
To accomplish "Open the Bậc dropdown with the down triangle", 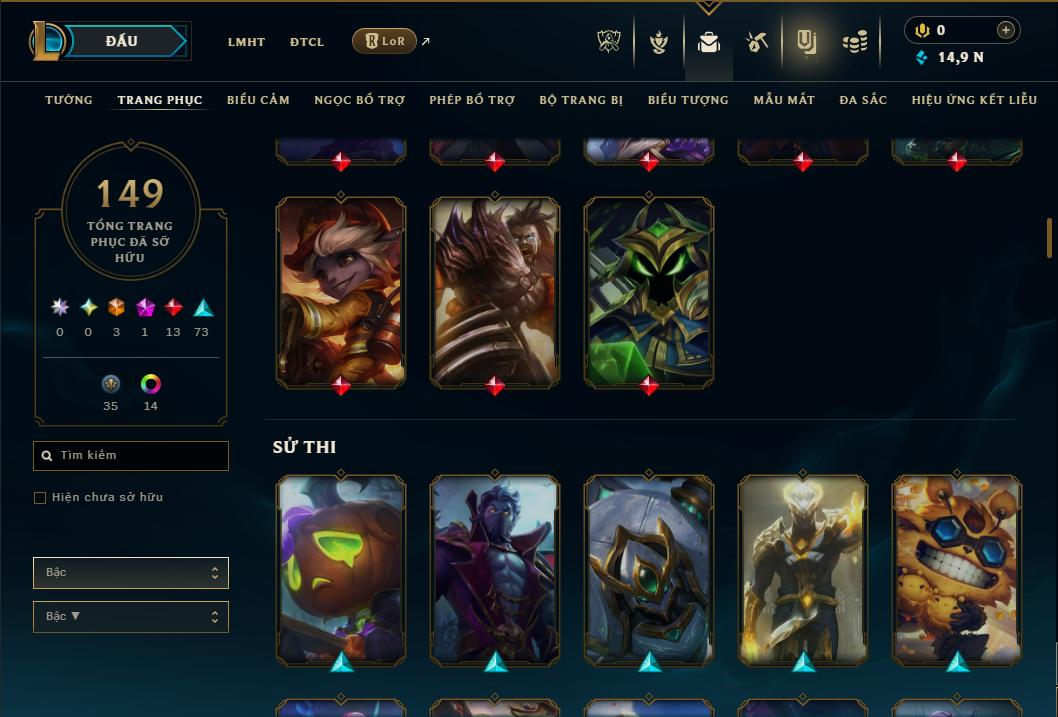I will [130, 617].
